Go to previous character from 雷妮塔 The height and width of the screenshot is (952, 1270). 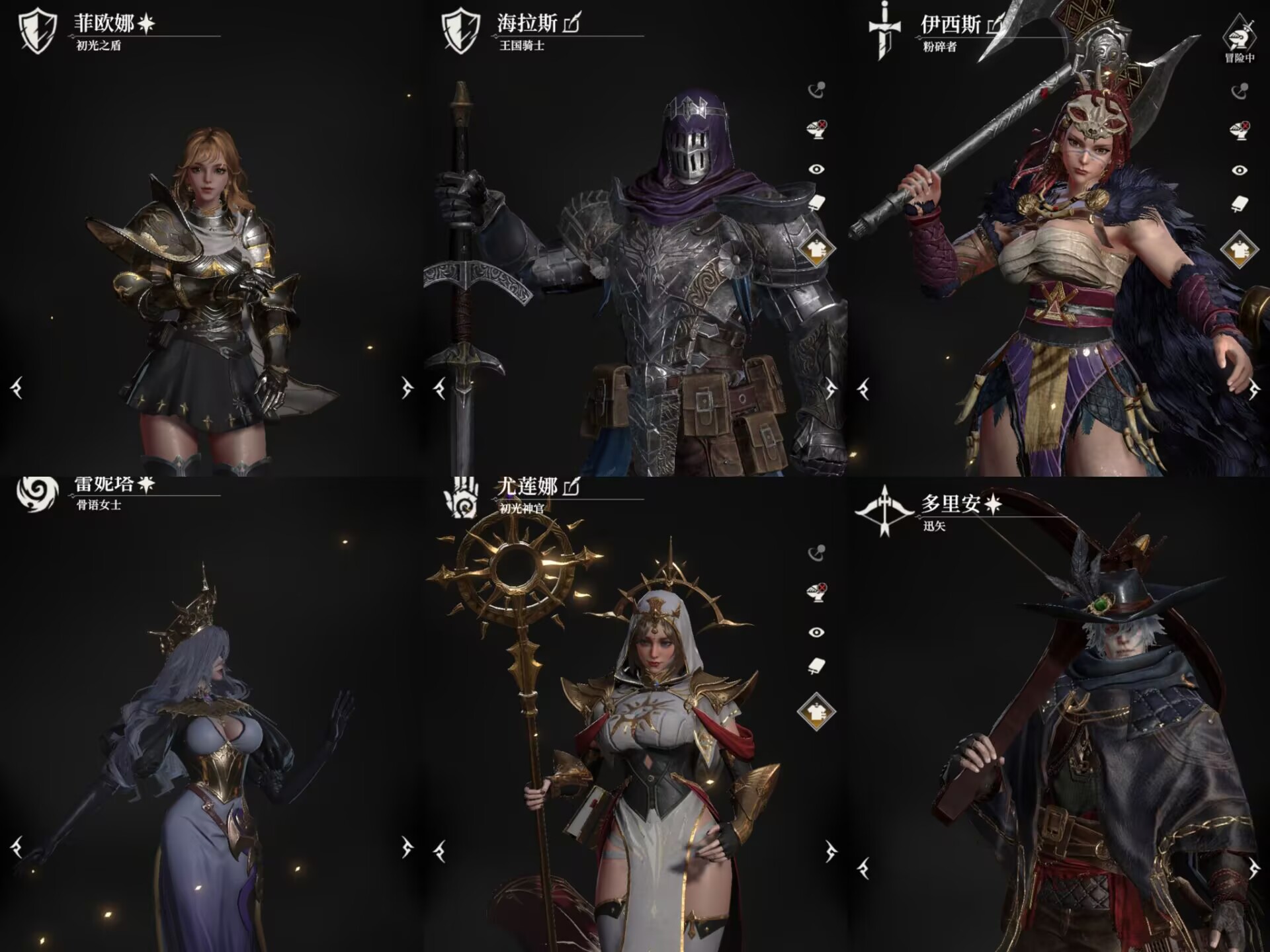pyautogui.click(x=17, y=847)
